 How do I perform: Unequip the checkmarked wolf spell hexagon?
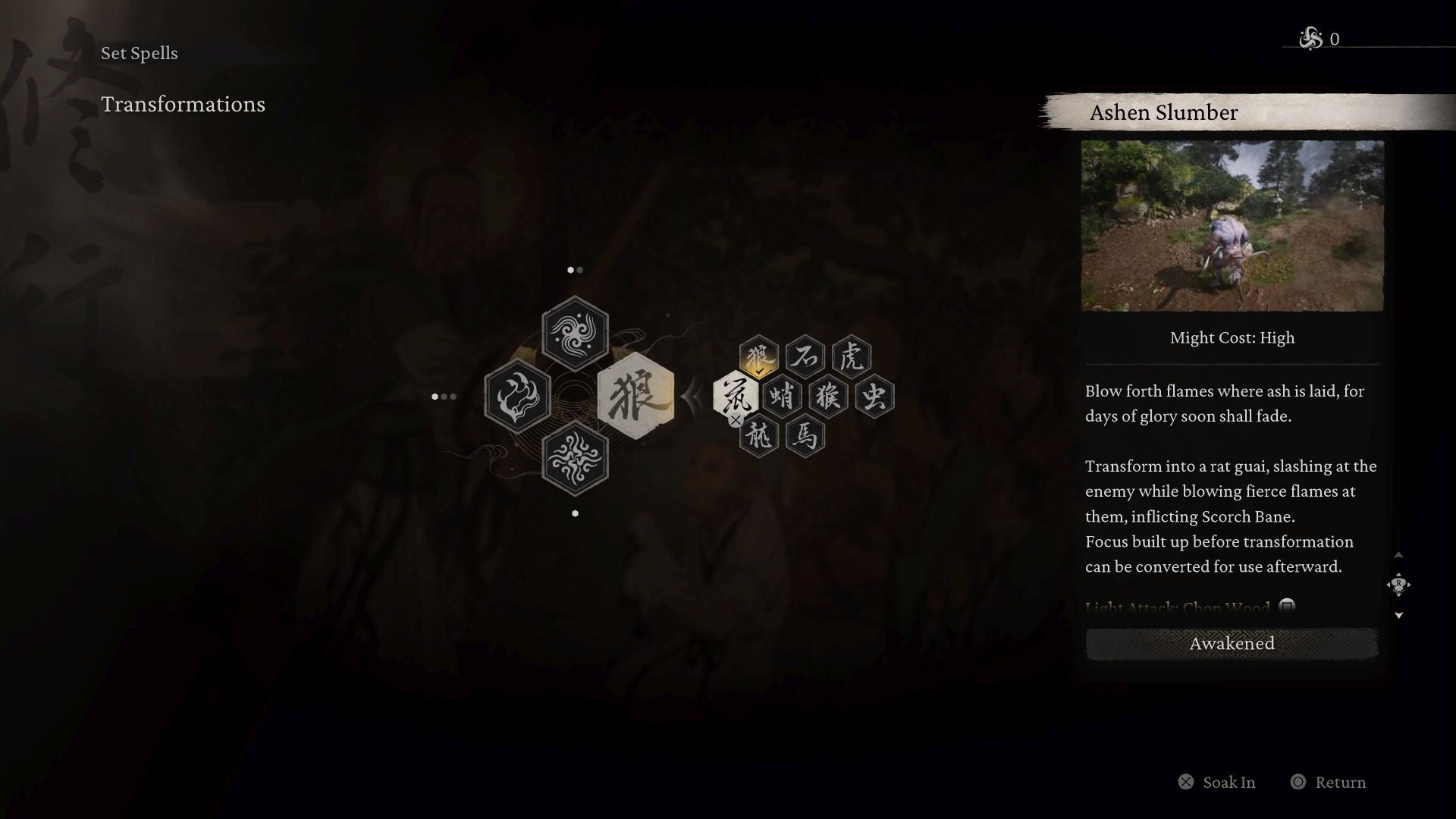[758, 355]
